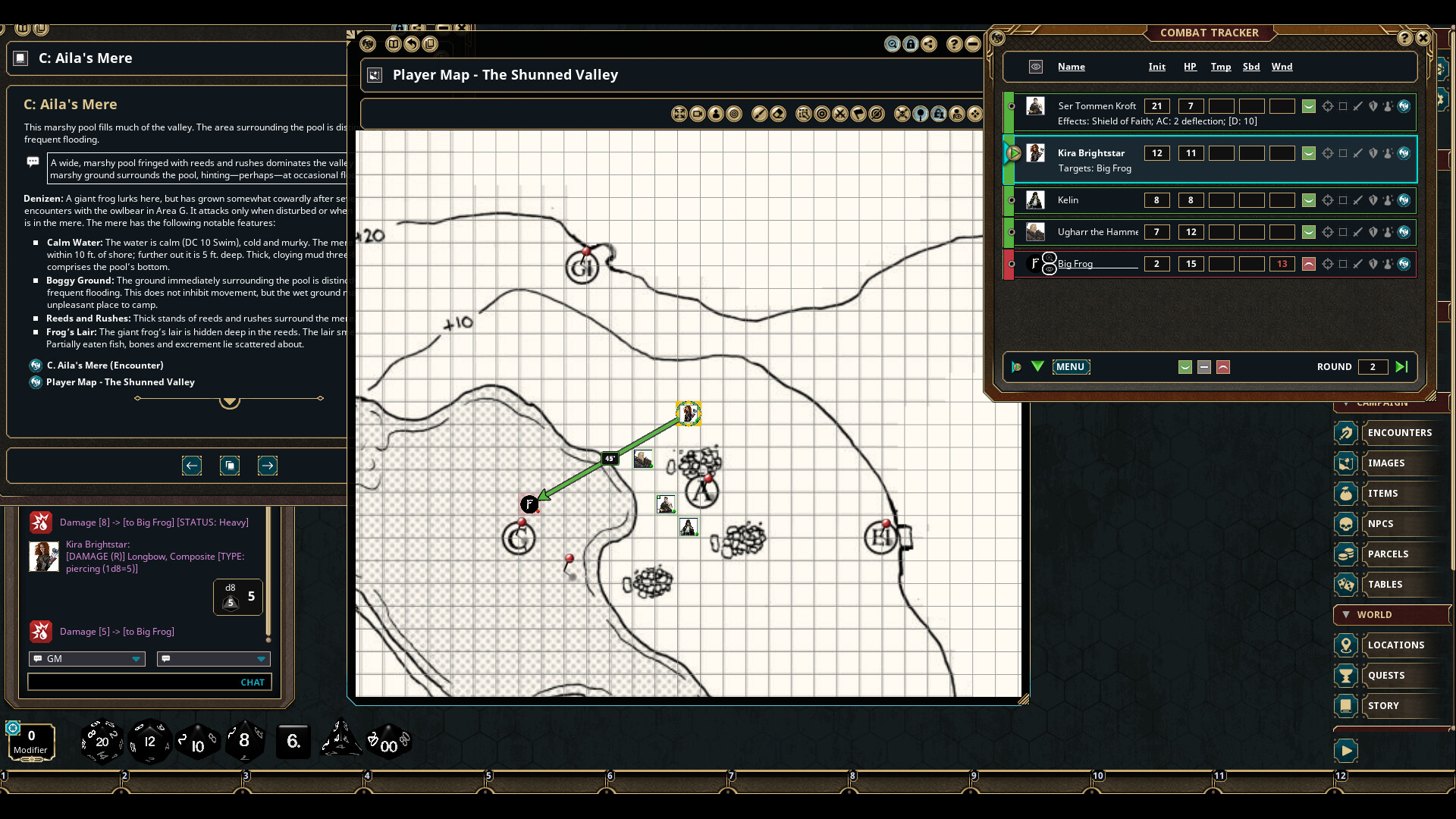Open the Encounters panel in the sidebar

pos(1401,432)
